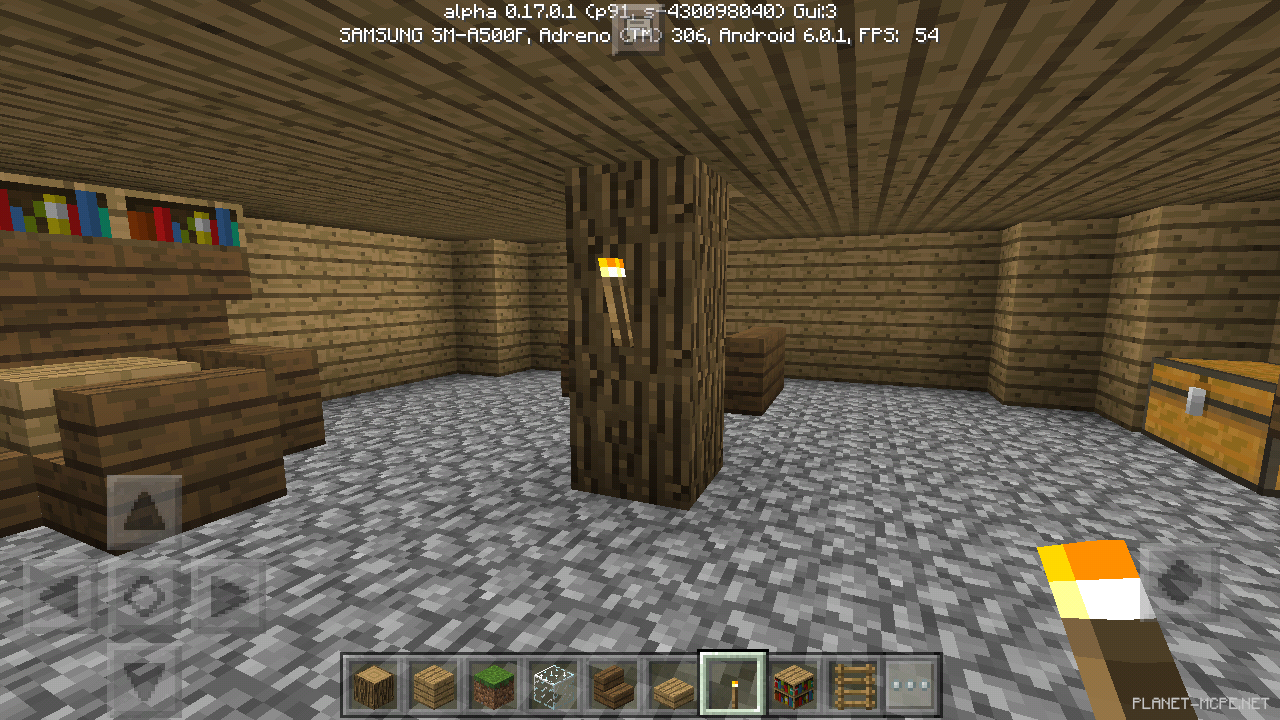Select the grass block item
Screen dimensions: 1280x720
[x=494, y=685]
